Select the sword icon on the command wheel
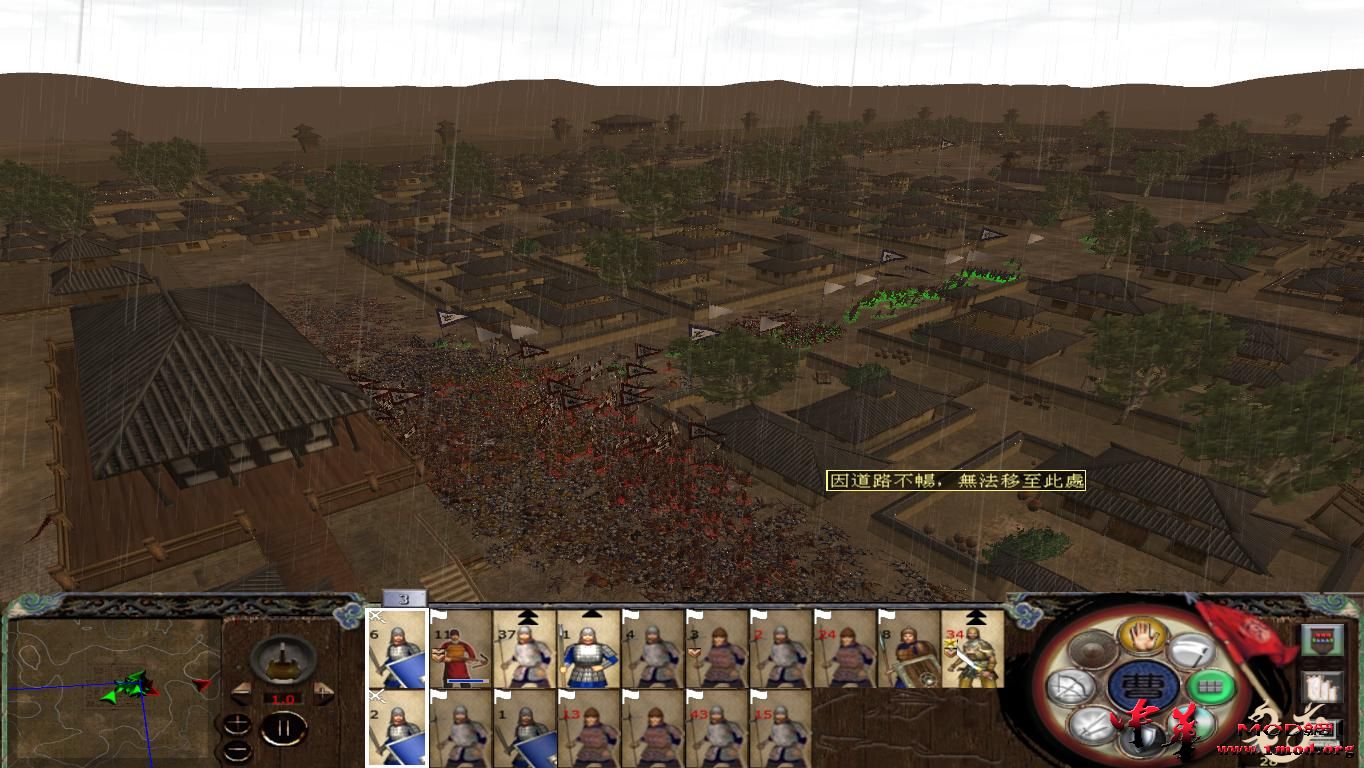Image resolution: width=1364 pixels, height=768 pixels. pos(1092,724)
